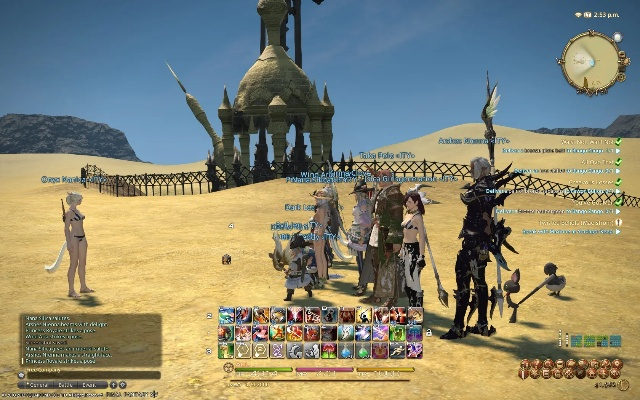
Task: Select the first skill on top hotbar
Action: tap(226, 315)
